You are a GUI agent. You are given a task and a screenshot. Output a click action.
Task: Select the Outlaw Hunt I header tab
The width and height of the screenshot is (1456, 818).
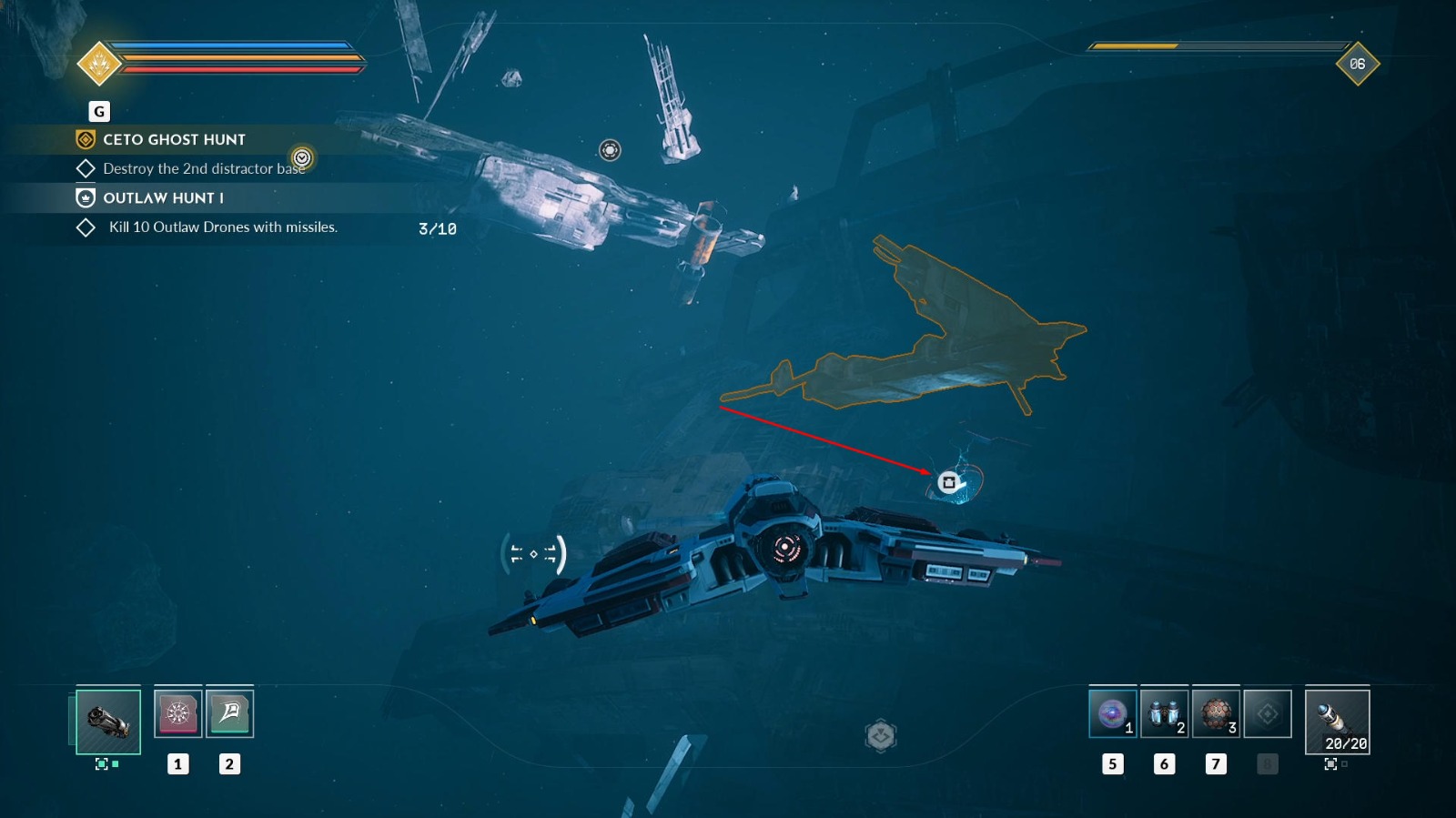[85, 197]
